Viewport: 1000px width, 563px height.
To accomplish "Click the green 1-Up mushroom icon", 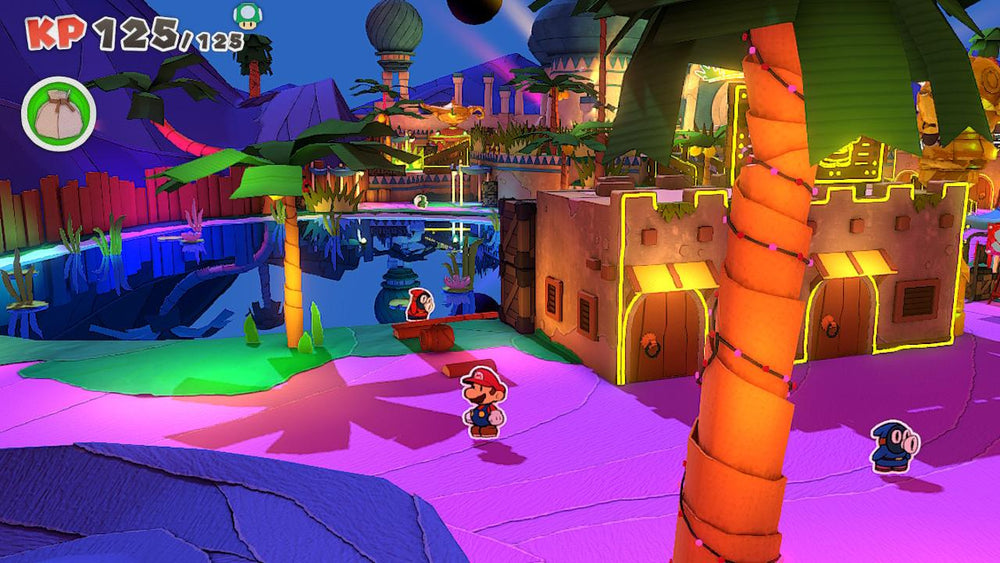I will [246, 15].
